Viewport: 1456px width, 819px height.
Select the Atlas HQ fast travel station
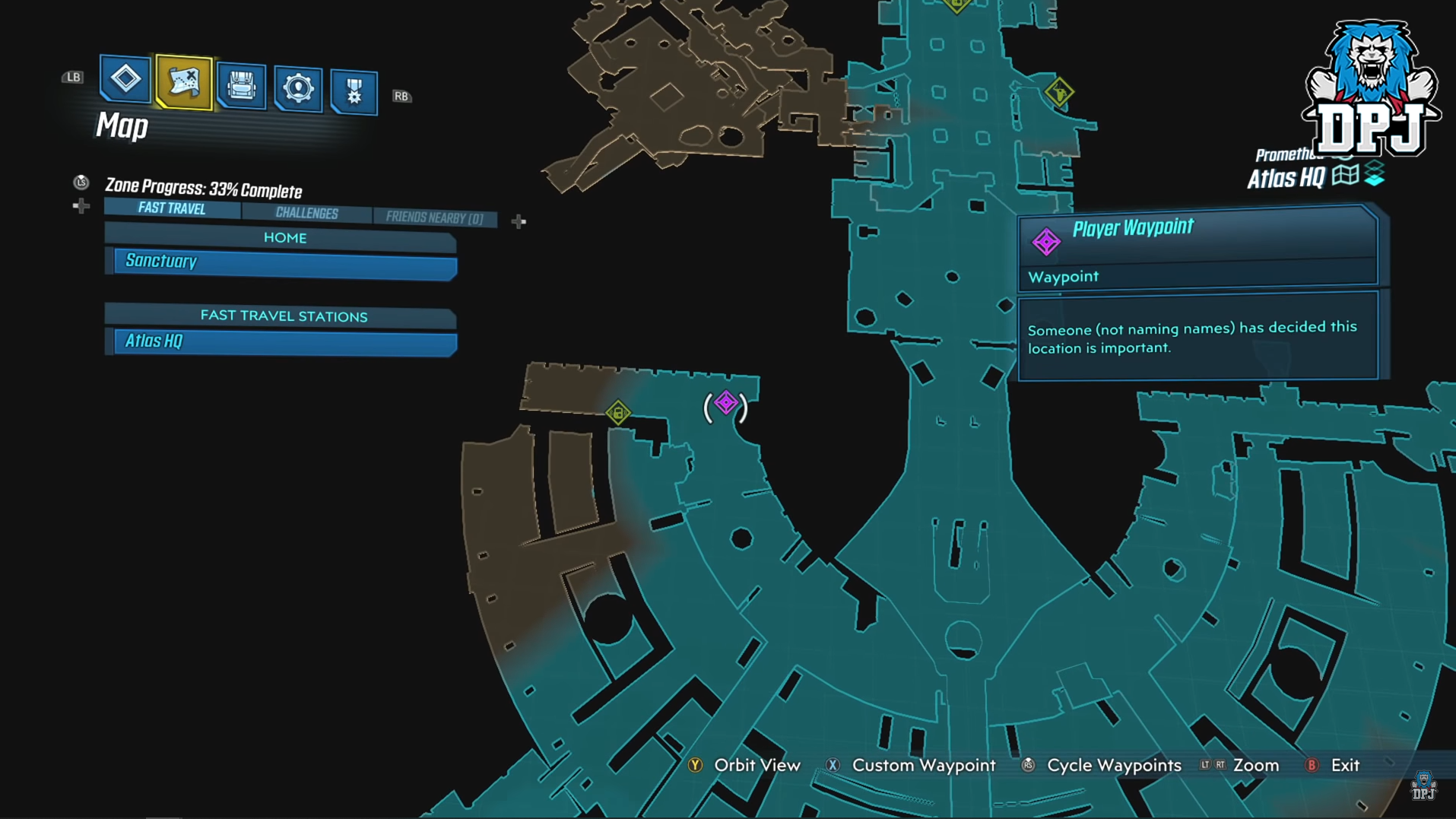(284, 341)
